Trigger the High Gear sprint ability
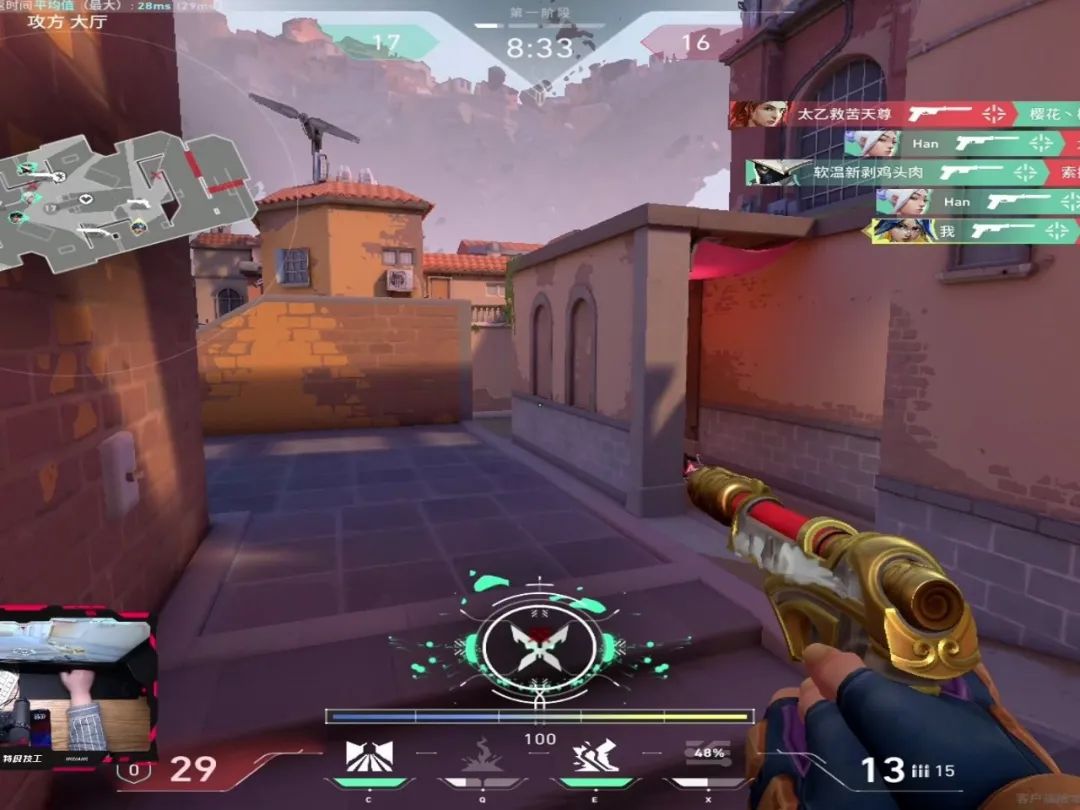Screen dimensions: 1080x810 [x=595, y=756]
